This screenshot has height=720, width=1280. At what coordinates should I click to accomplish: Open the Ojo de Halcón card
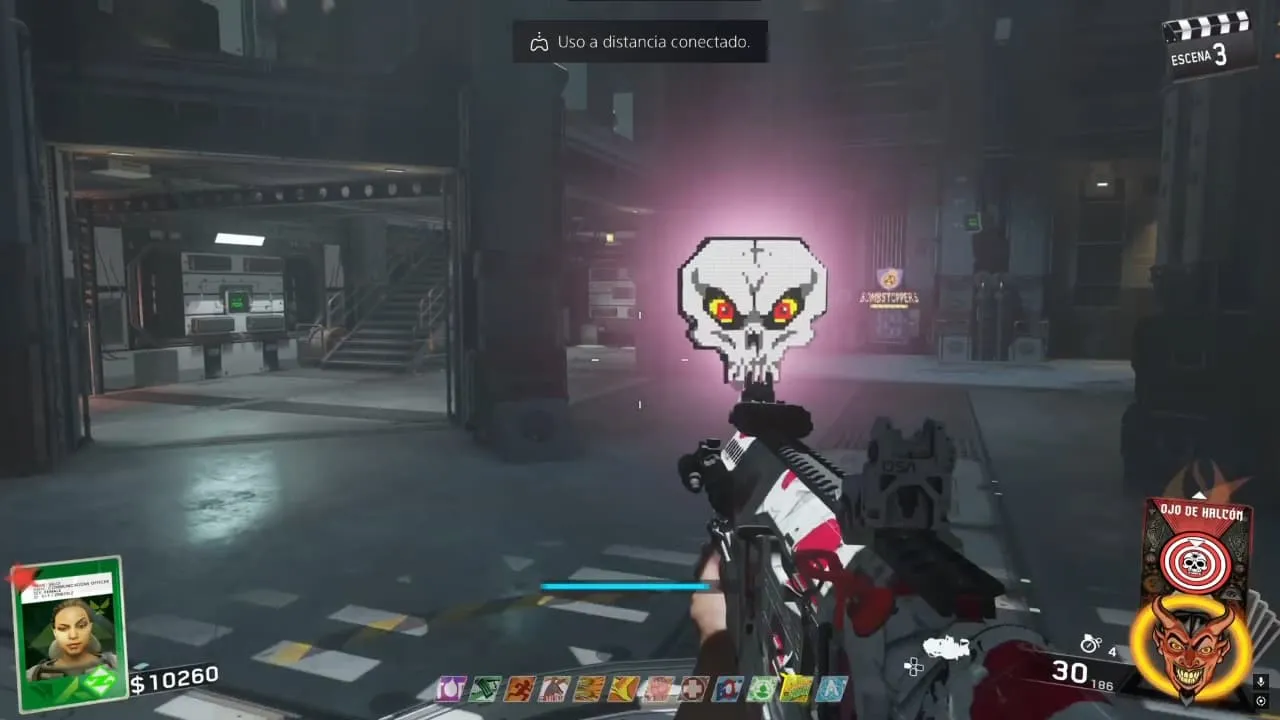coord(1196,547)
